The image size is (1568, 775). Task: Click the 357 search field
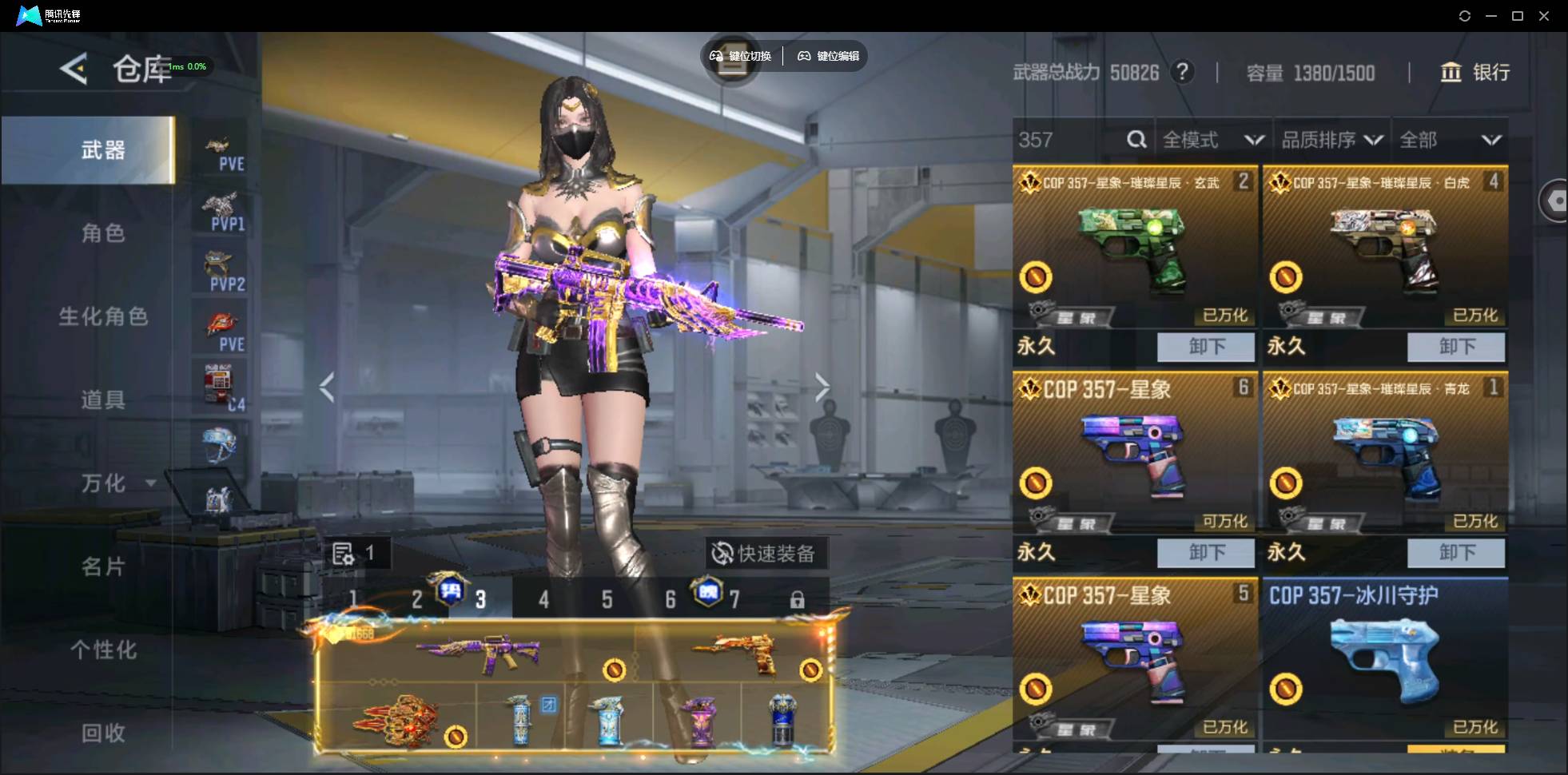point(1067,141)
